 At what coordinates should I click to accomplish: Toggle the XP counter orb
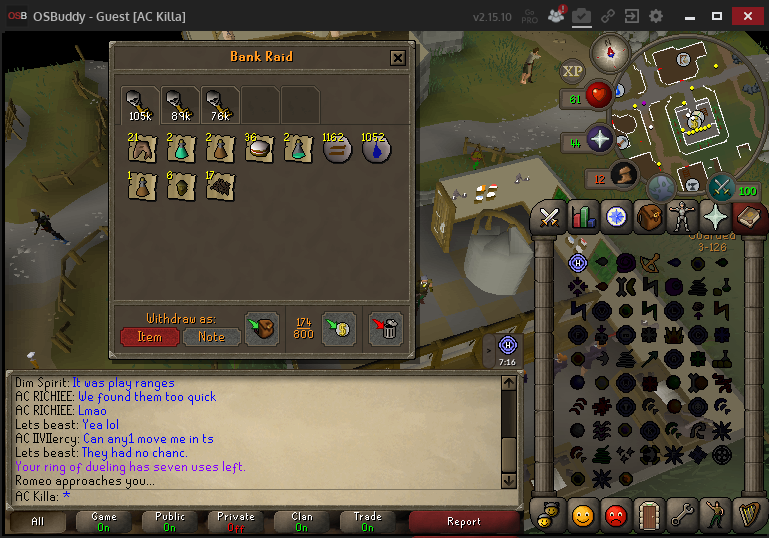pyautogui.click(x=572, y=71)
